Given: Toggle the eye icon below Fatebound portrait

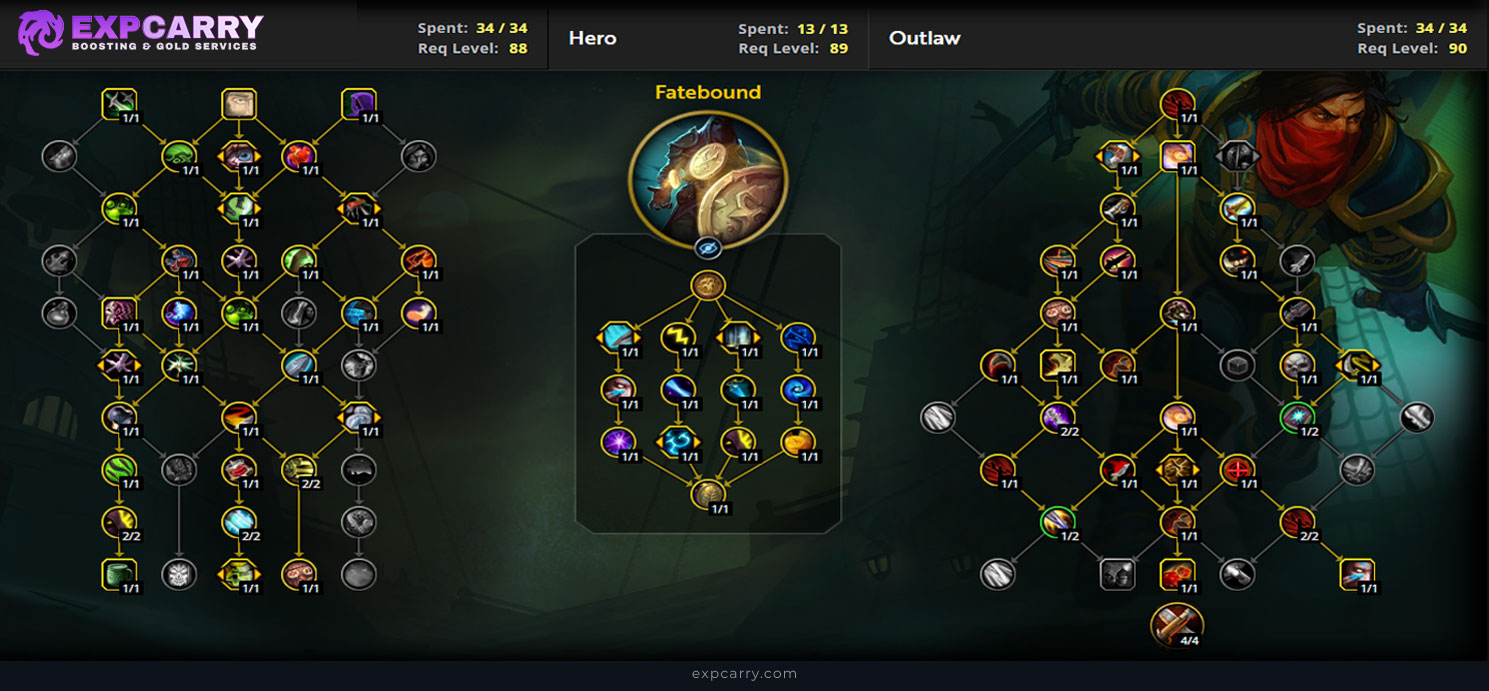Looking at the screenshot, I should click(x=707, y=248).
